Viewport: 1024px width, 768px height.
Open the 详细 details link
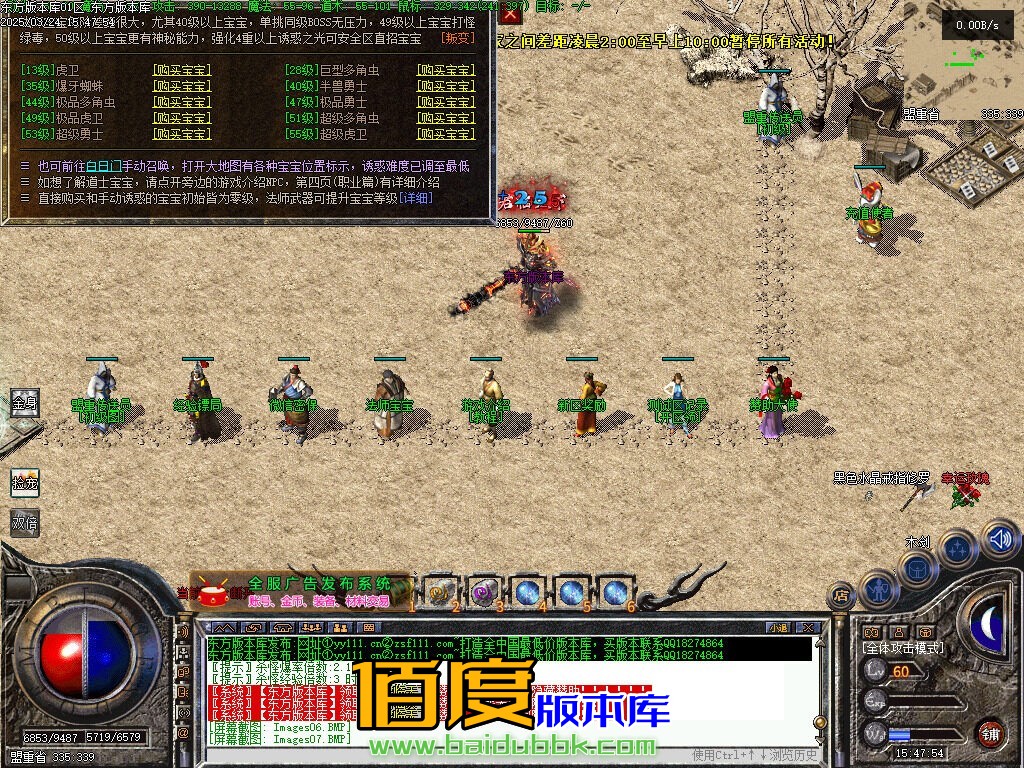416,198
